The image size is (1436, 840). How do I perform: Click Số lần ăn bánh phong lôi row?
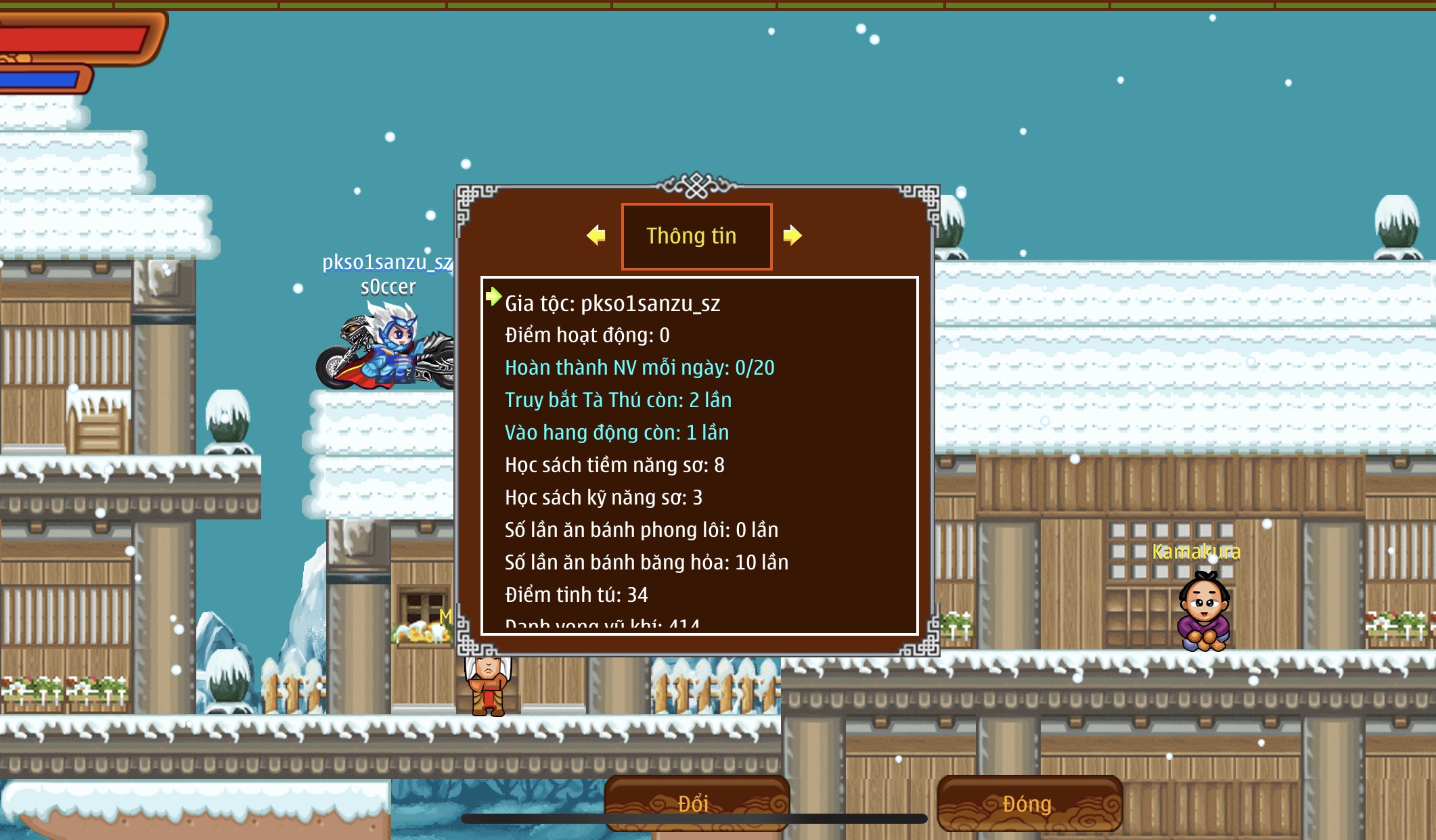[642, 530]
